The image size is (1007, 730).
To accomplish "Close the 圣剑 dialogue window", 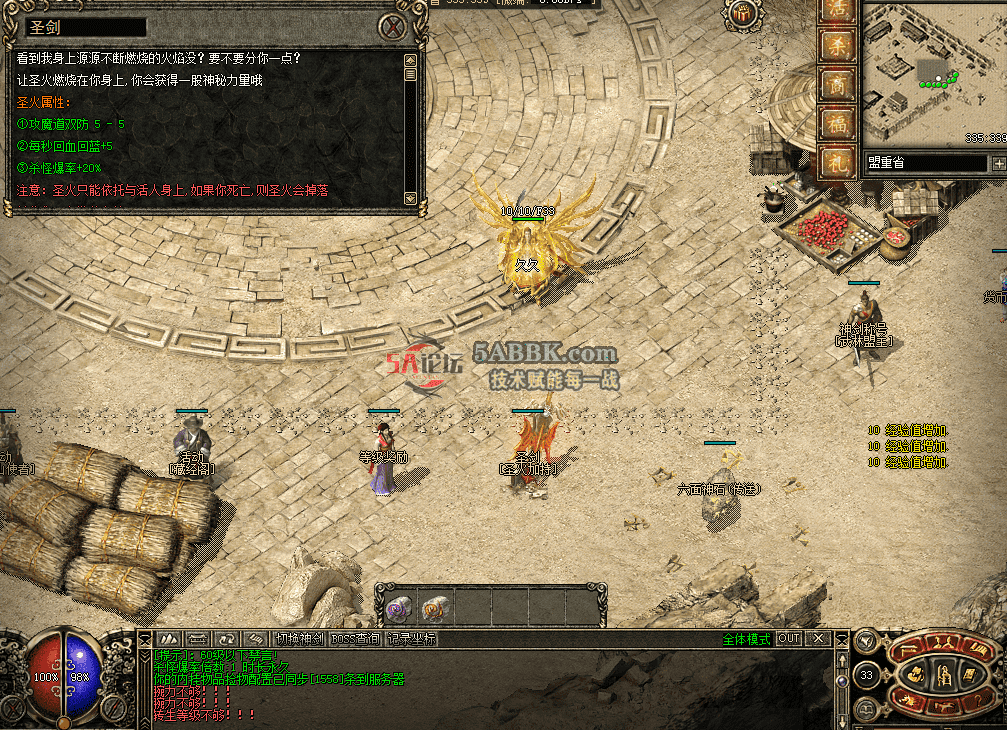I will click(397, 27).
